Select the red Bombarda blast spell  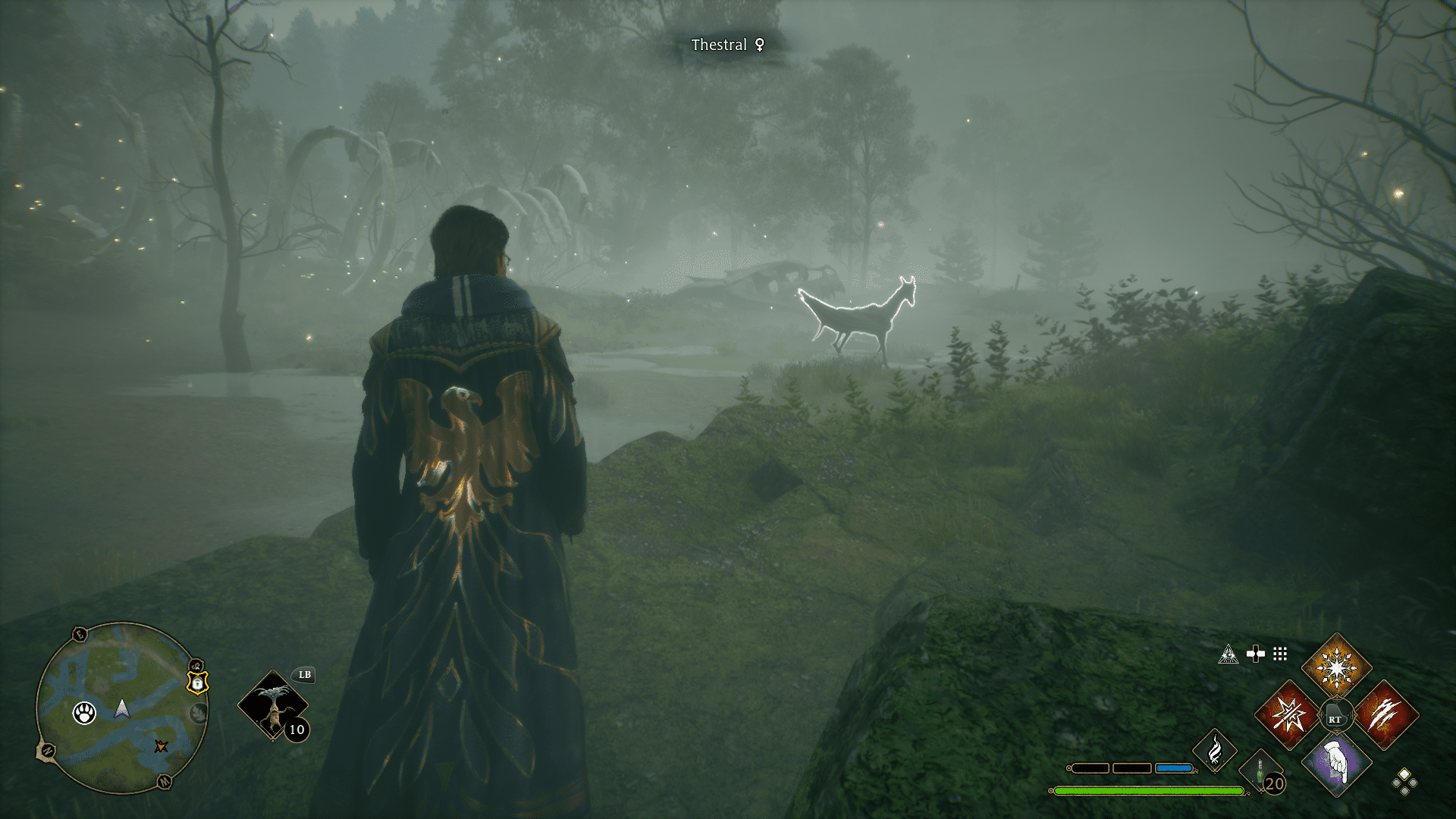[x=1286, y=716]
